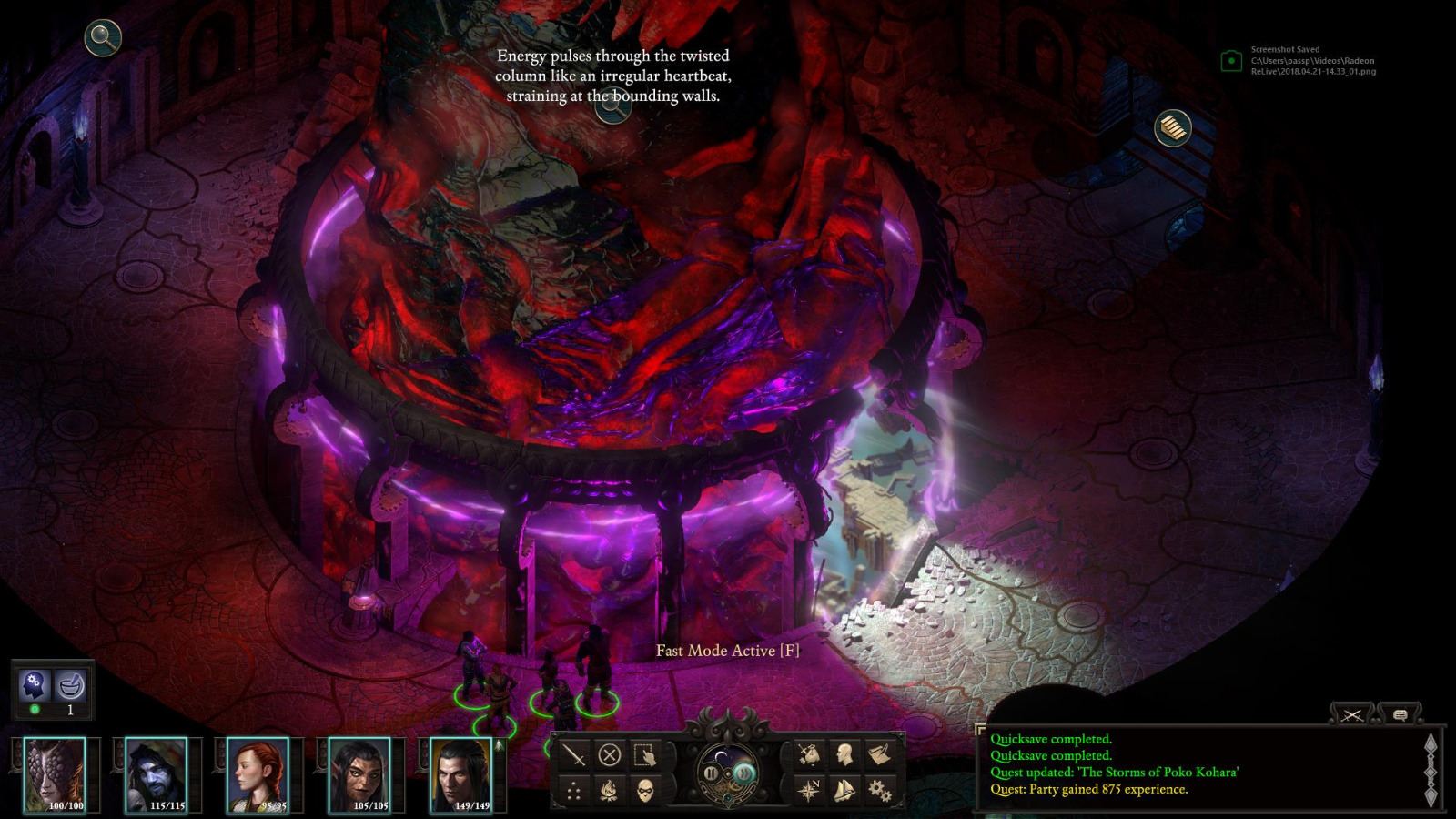Open the game options gear icon

click(x=880, y=791)
